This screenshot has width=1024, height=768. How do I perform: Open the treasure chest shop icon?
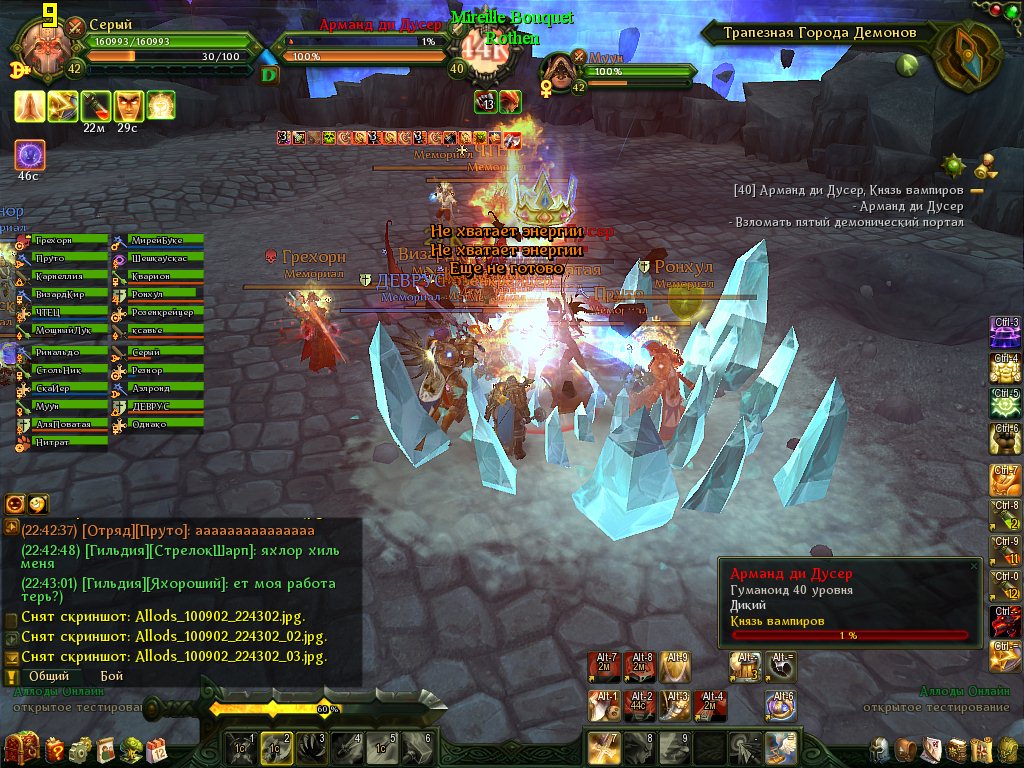coord(20,748)
